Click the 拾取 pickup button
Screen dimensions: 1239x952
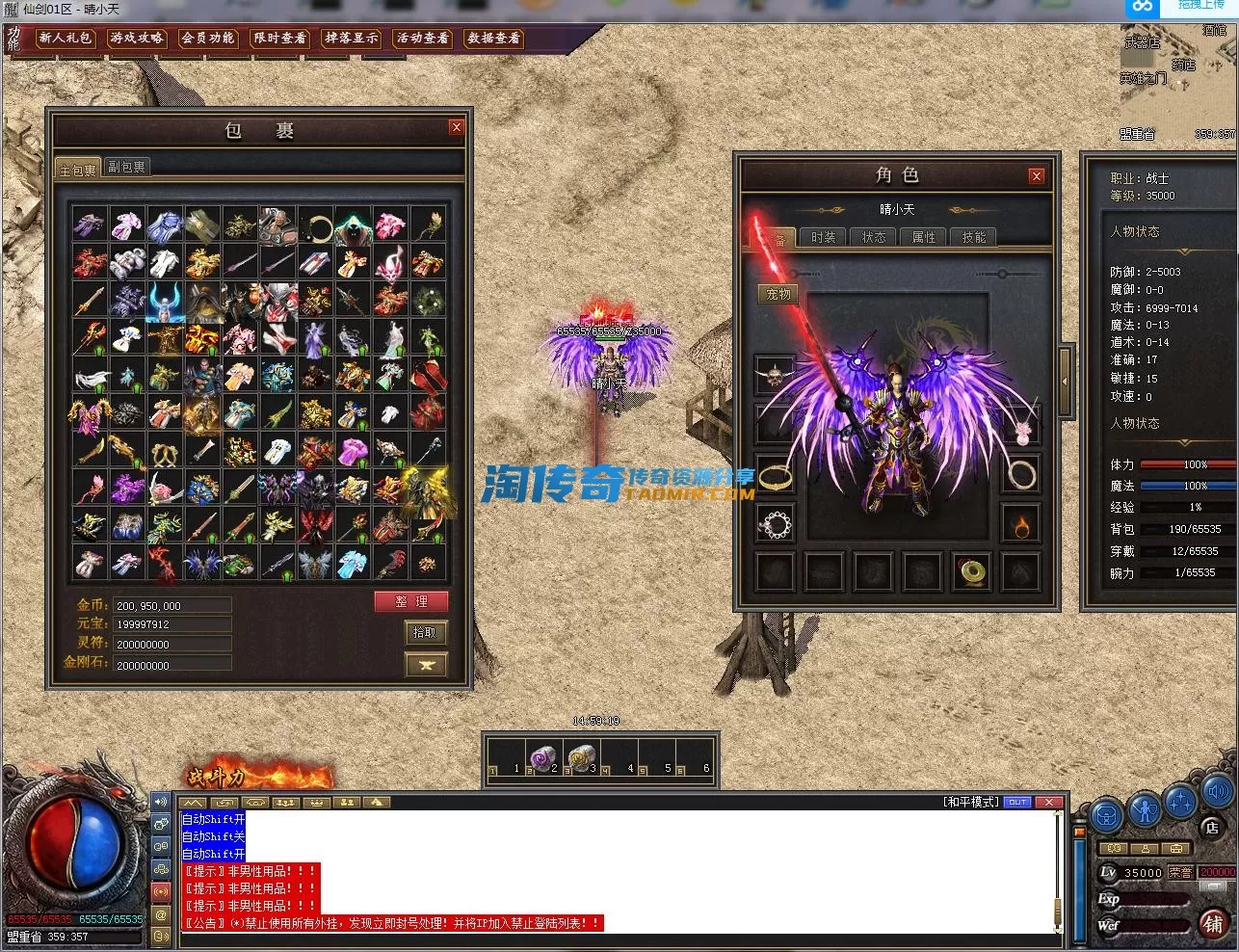(425, 633)
